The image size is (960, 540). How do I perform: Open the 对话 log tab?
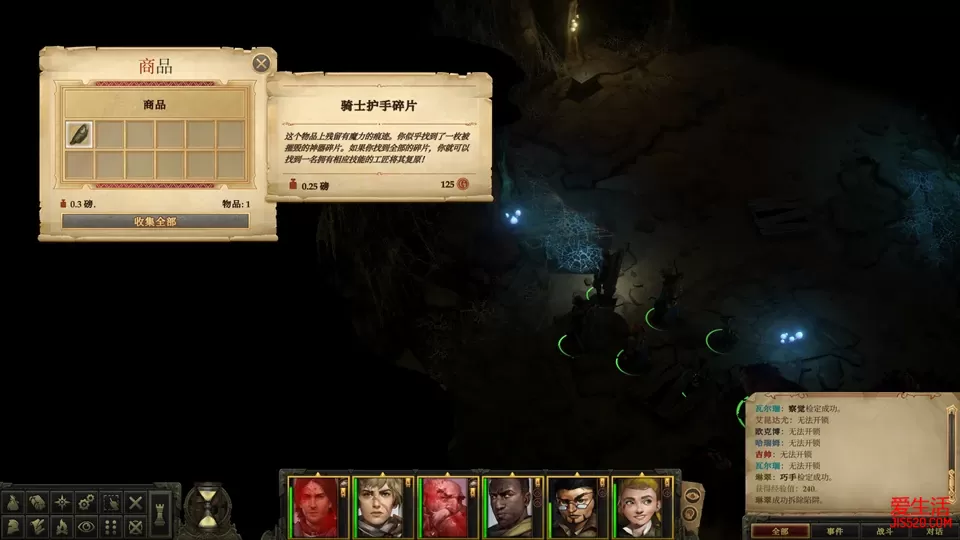[x=933, y=530]
